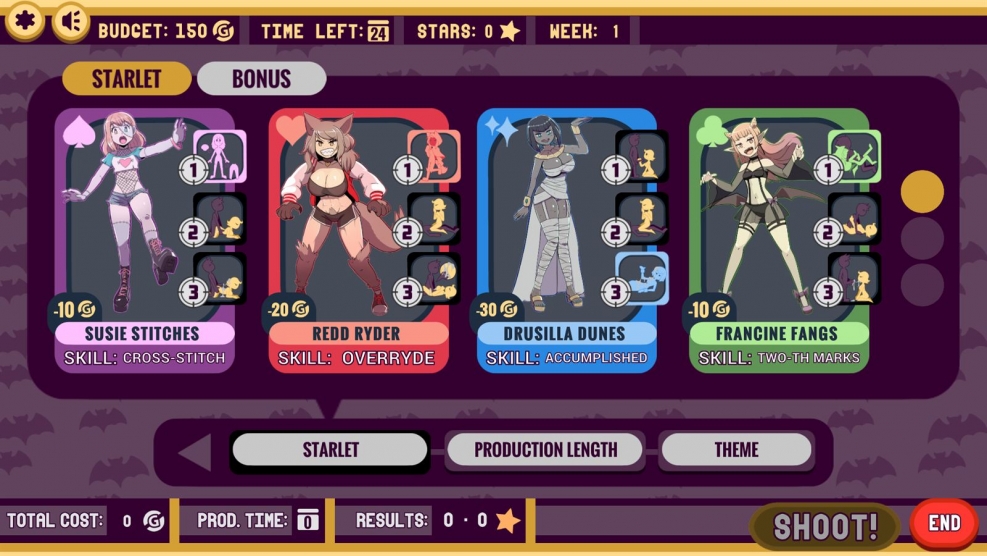Image resolution: width=987 pixels, height=556 pixels.
Task: Select the Starlet step in bottom bar
Action: (330, 450)
